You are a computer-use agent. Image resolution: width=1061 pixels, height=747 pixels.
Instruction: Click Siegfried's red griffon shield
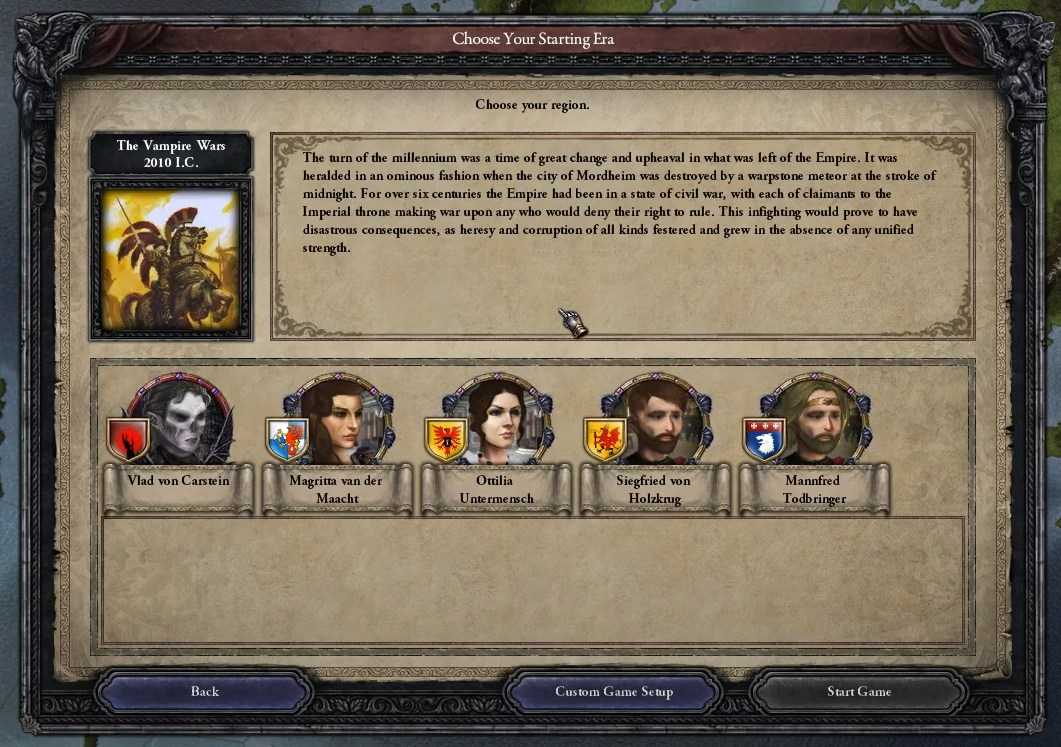tap(605, 439)
